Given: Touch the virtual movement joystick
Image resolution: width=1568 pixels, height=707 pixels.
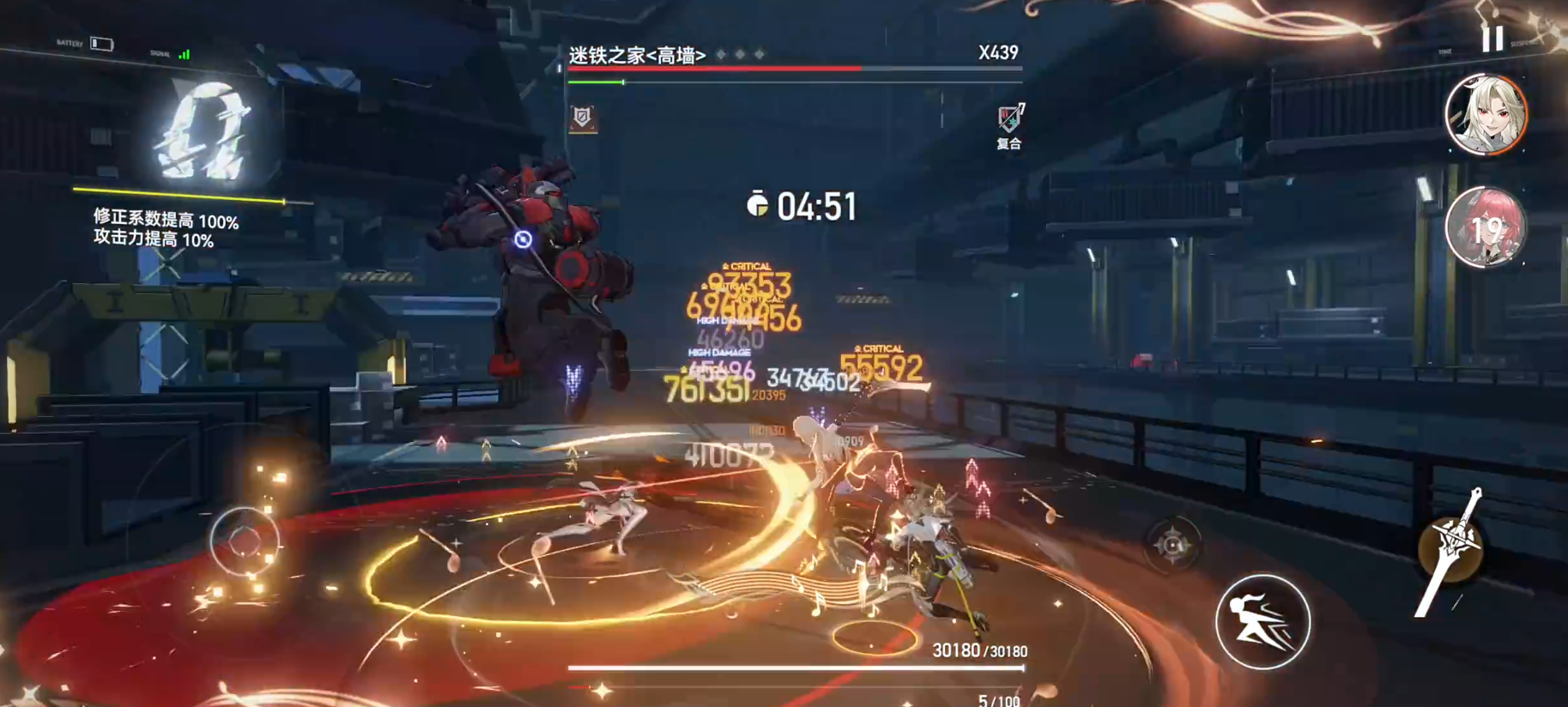Looking at the screenshot, I should coord(245,541).
